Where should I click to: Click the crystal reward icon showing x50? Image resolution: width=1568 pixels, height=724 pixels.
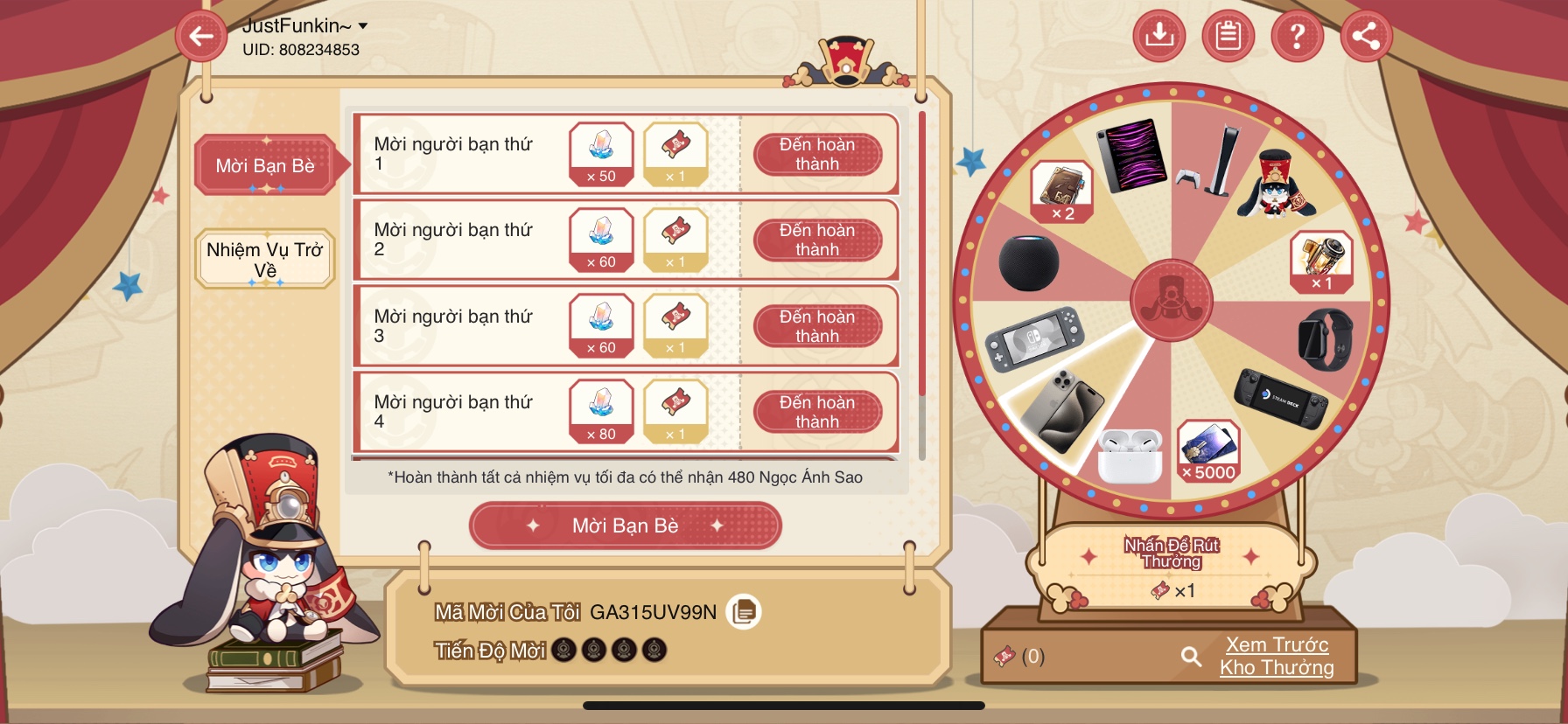[600, 153]
